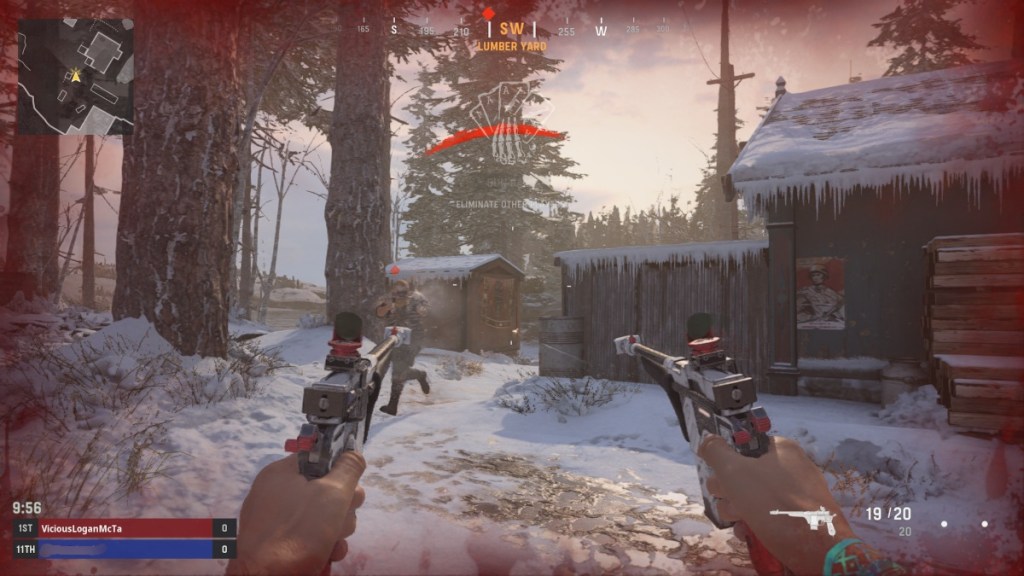Click the compass bar showing SW heading

(x=511, y=30)
